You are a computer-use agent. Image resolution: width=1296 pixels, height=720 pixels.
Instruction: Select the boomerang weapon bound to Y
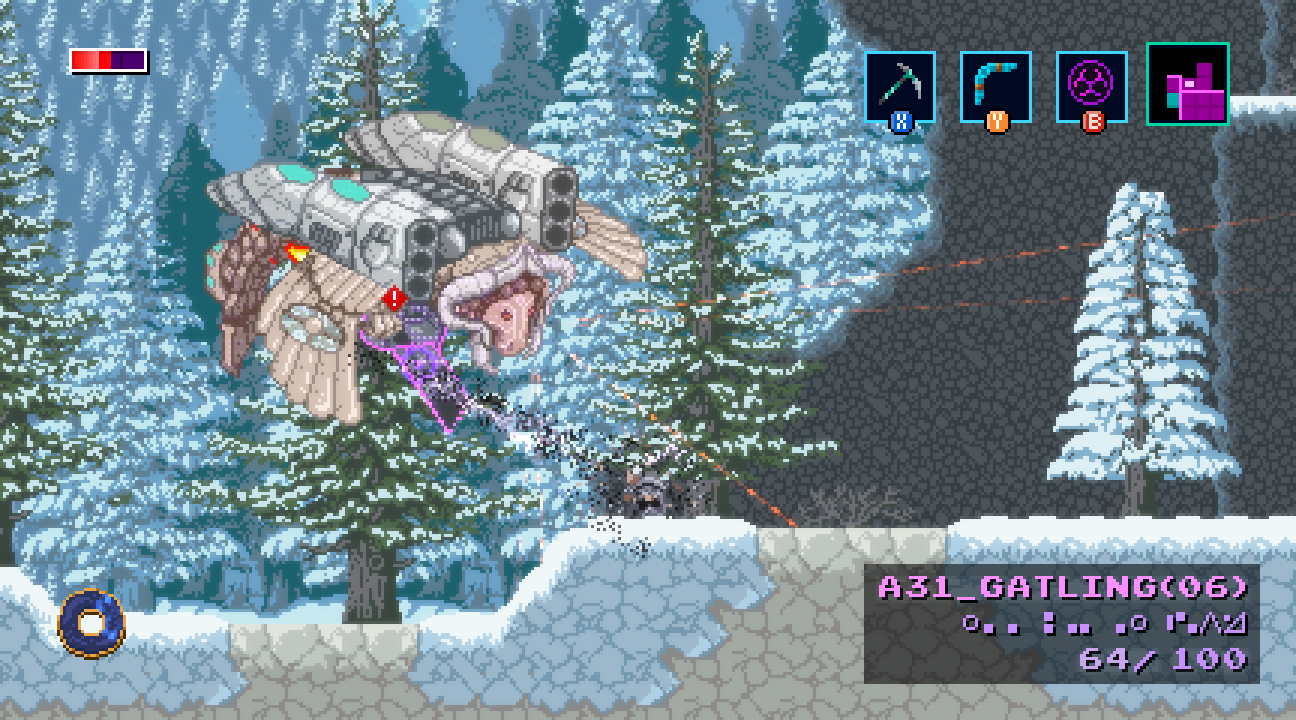pos(993,85)
